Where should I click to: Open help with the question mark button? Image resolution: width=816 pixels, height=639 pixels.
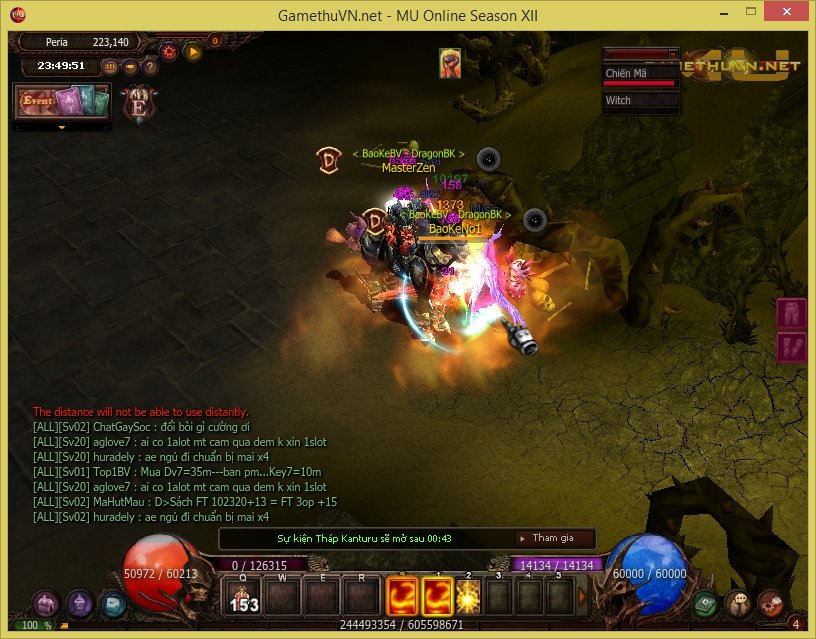point(150,67)
